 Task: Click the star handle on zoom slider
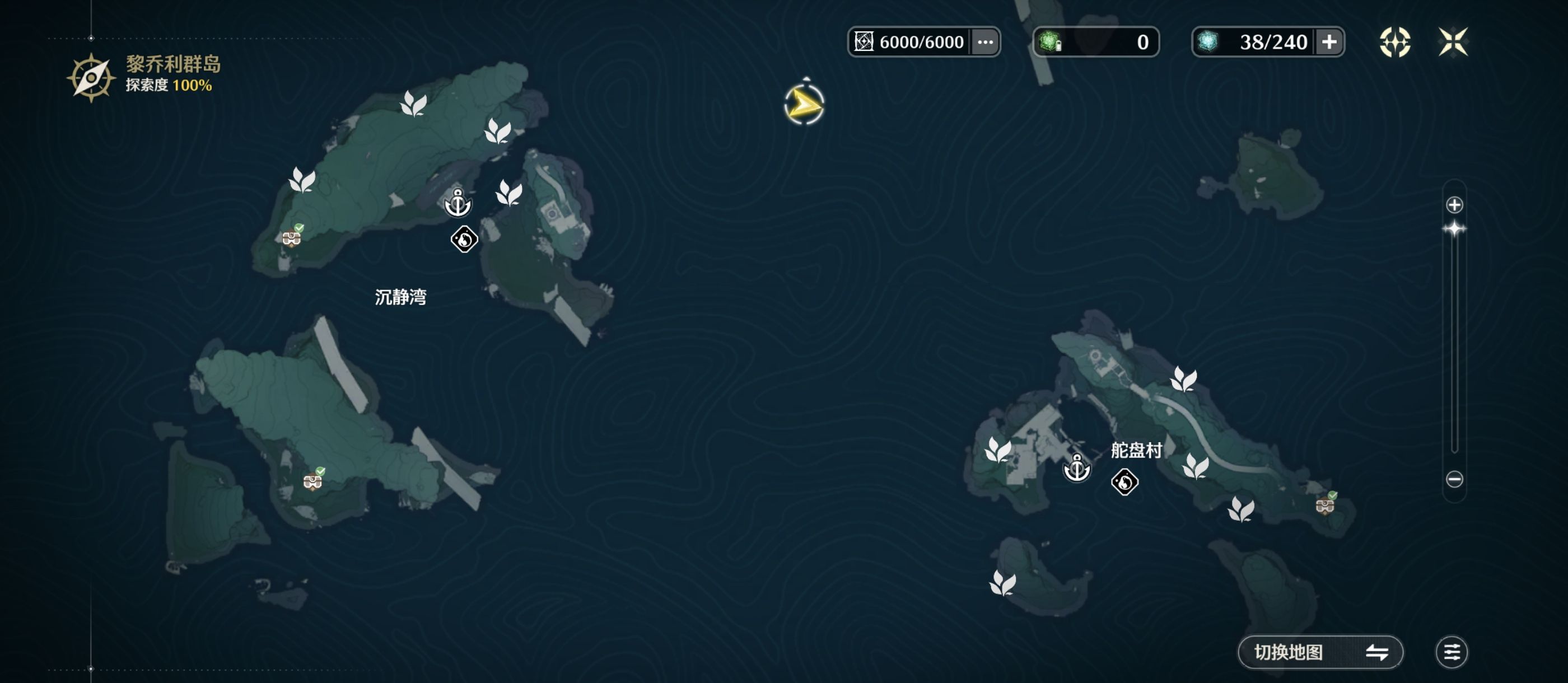click(x=1454, y=229)
